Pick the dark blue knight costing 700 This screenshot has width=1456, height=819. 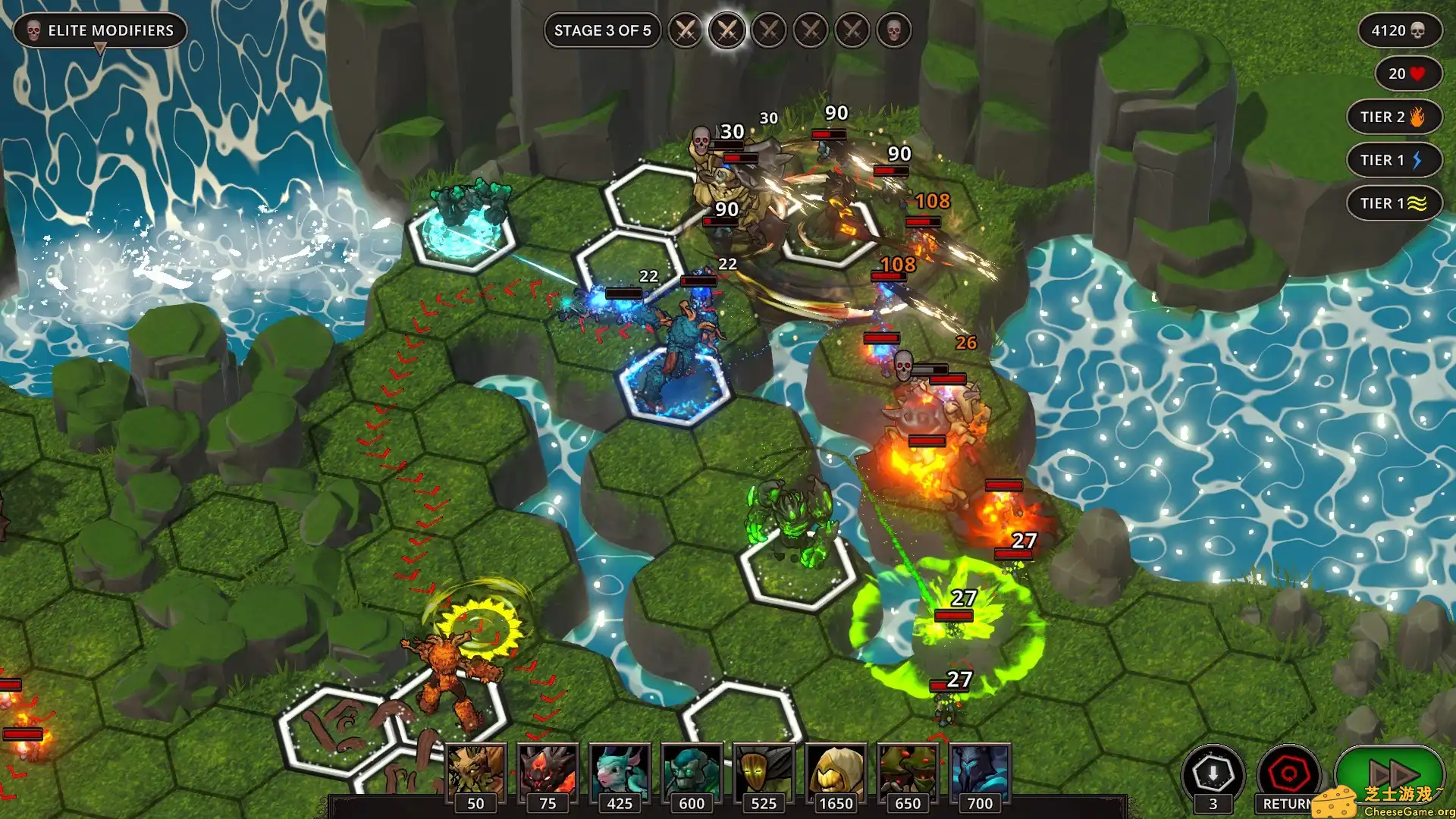[980, 772]
